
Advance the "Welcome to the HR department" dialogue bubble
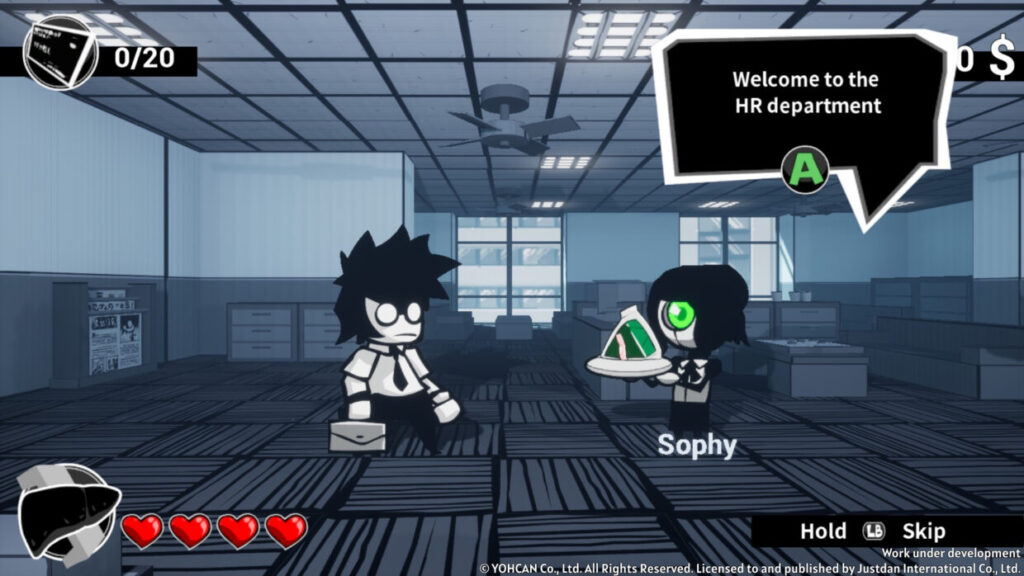[x=806, y=170]
